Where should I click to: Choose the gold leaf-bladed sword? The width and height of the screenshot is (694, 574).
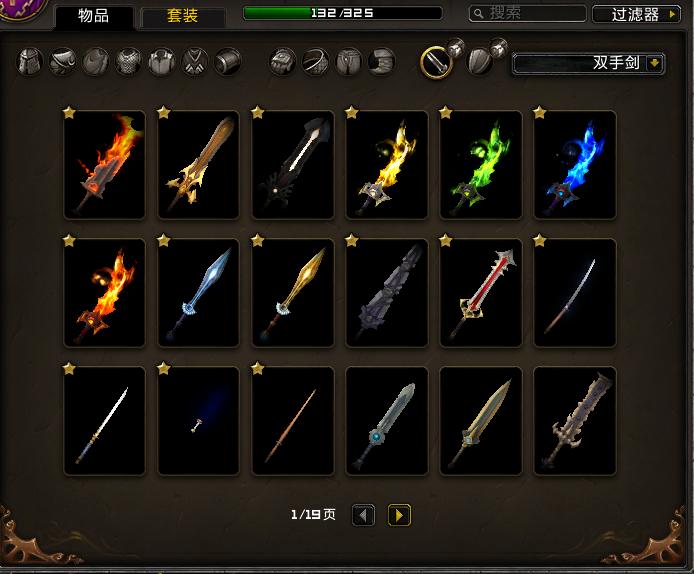coord(292,292)
